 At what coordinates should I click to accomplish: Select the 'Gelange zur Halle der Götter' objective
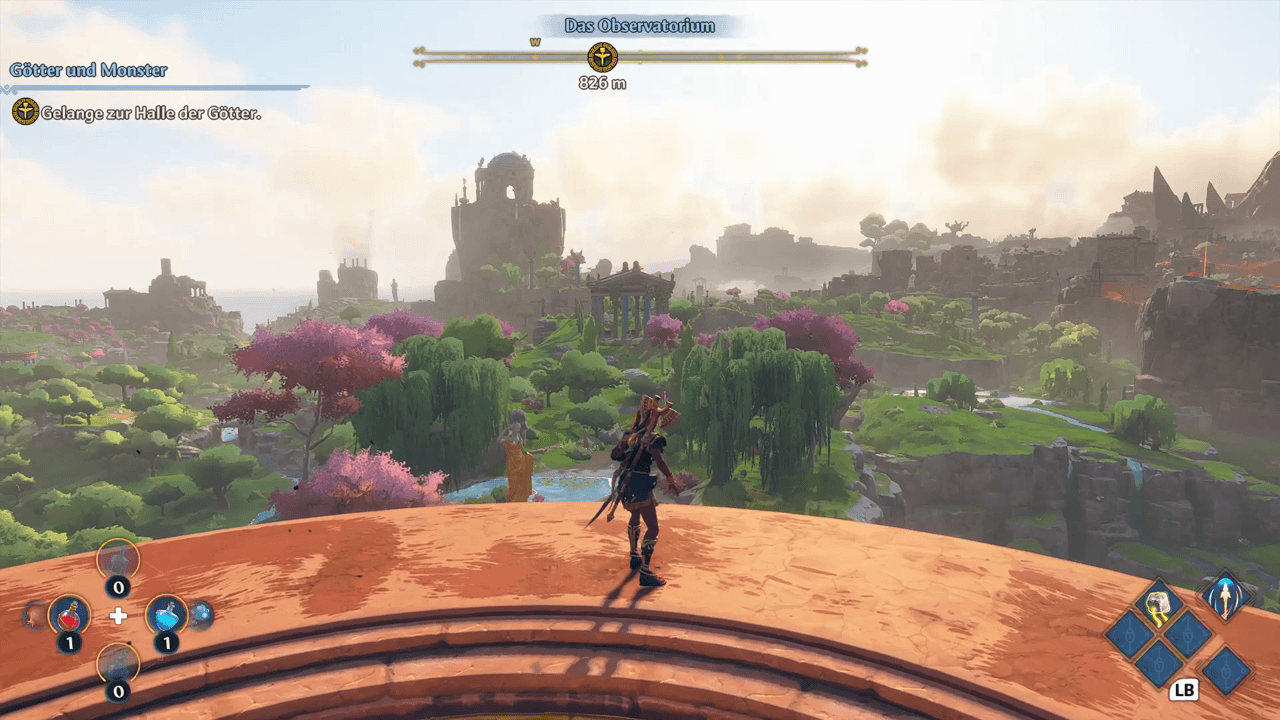click(150, 113)
